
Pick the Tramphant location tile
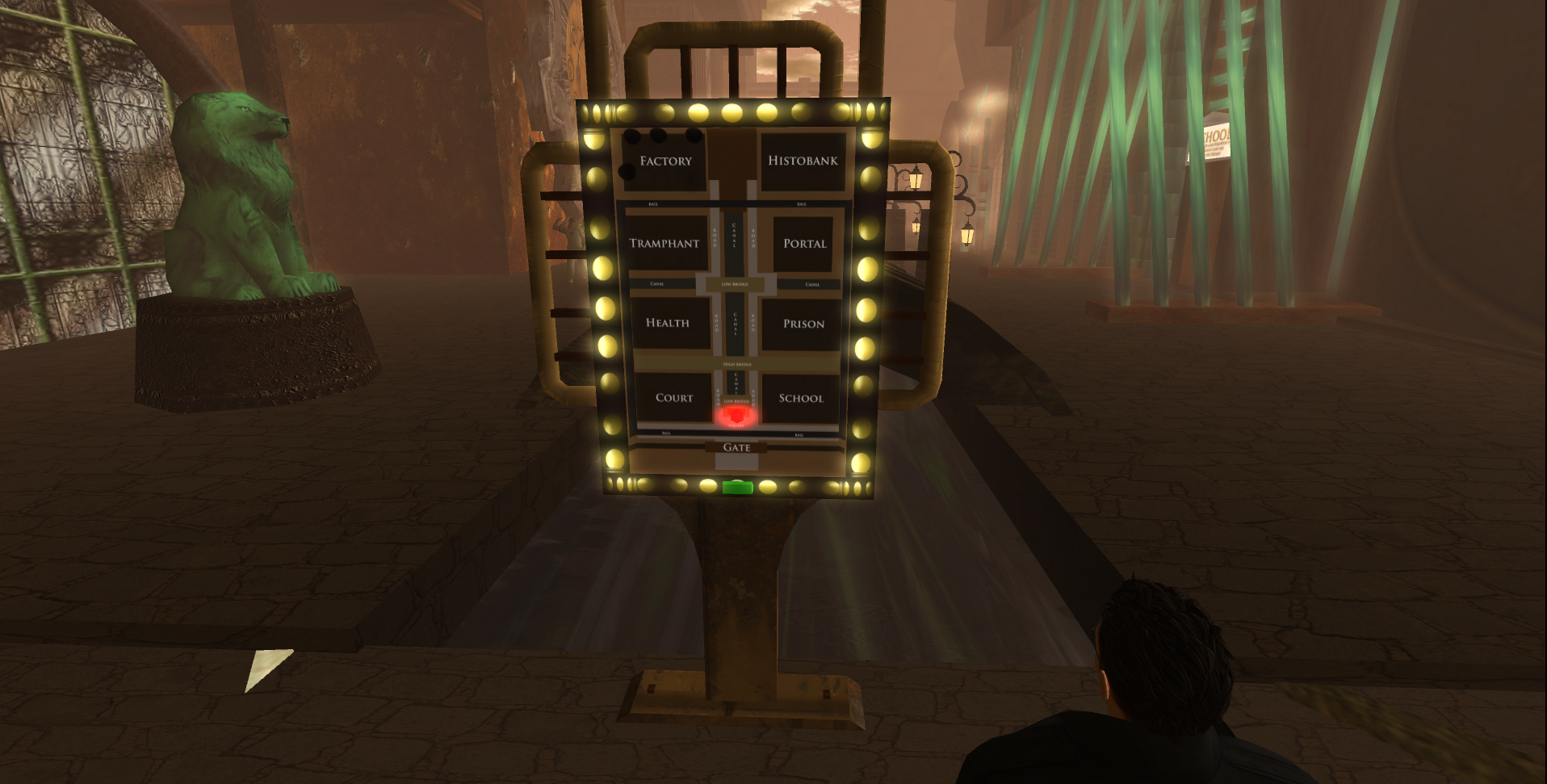click(664, 244)
